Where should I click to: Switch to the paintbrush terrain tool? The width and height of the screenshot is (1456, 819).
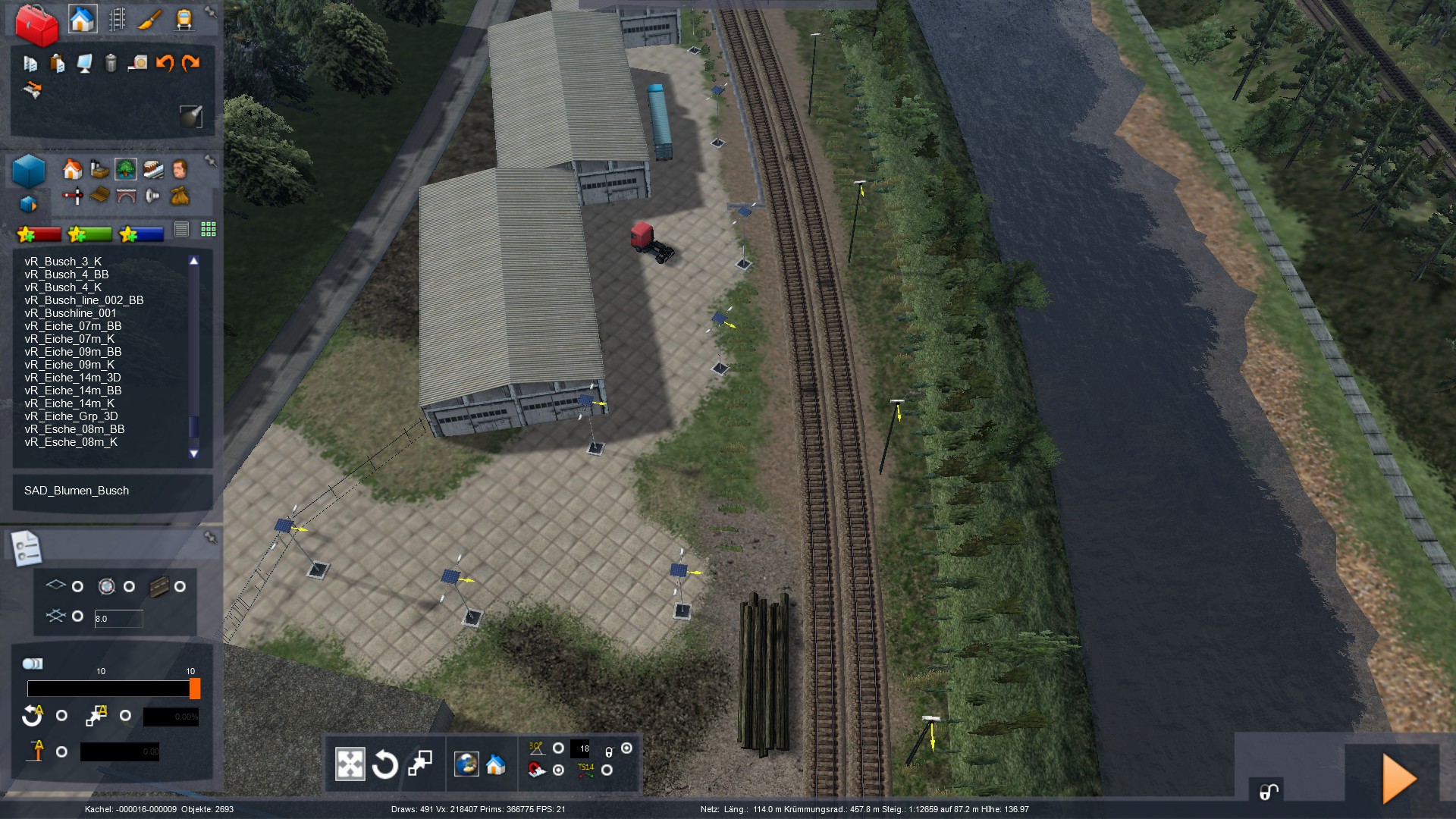[149, 19]
